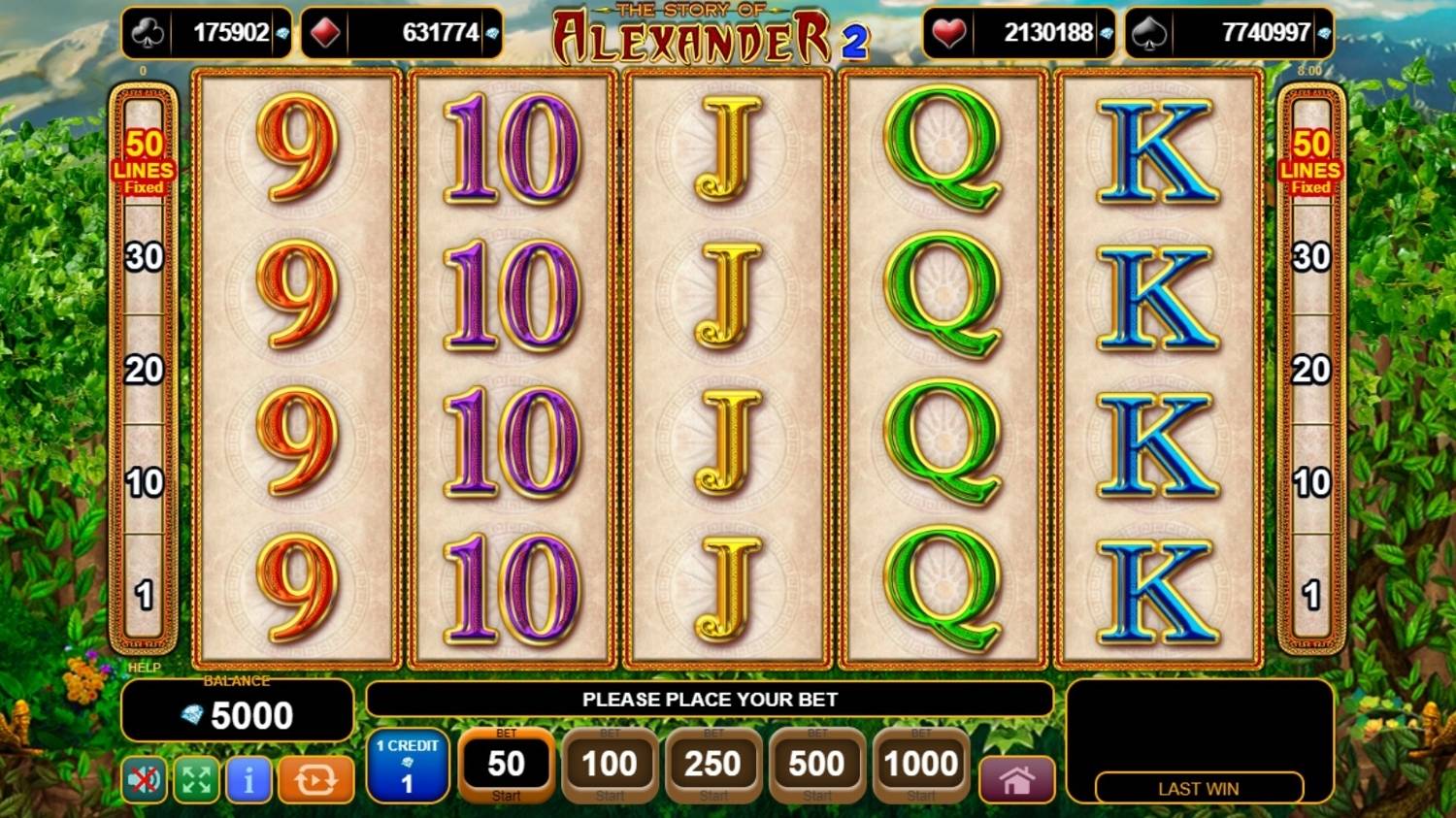Open the game information paytable
Viewport: 1456px width, 818px height.
(x=248, y=780)
